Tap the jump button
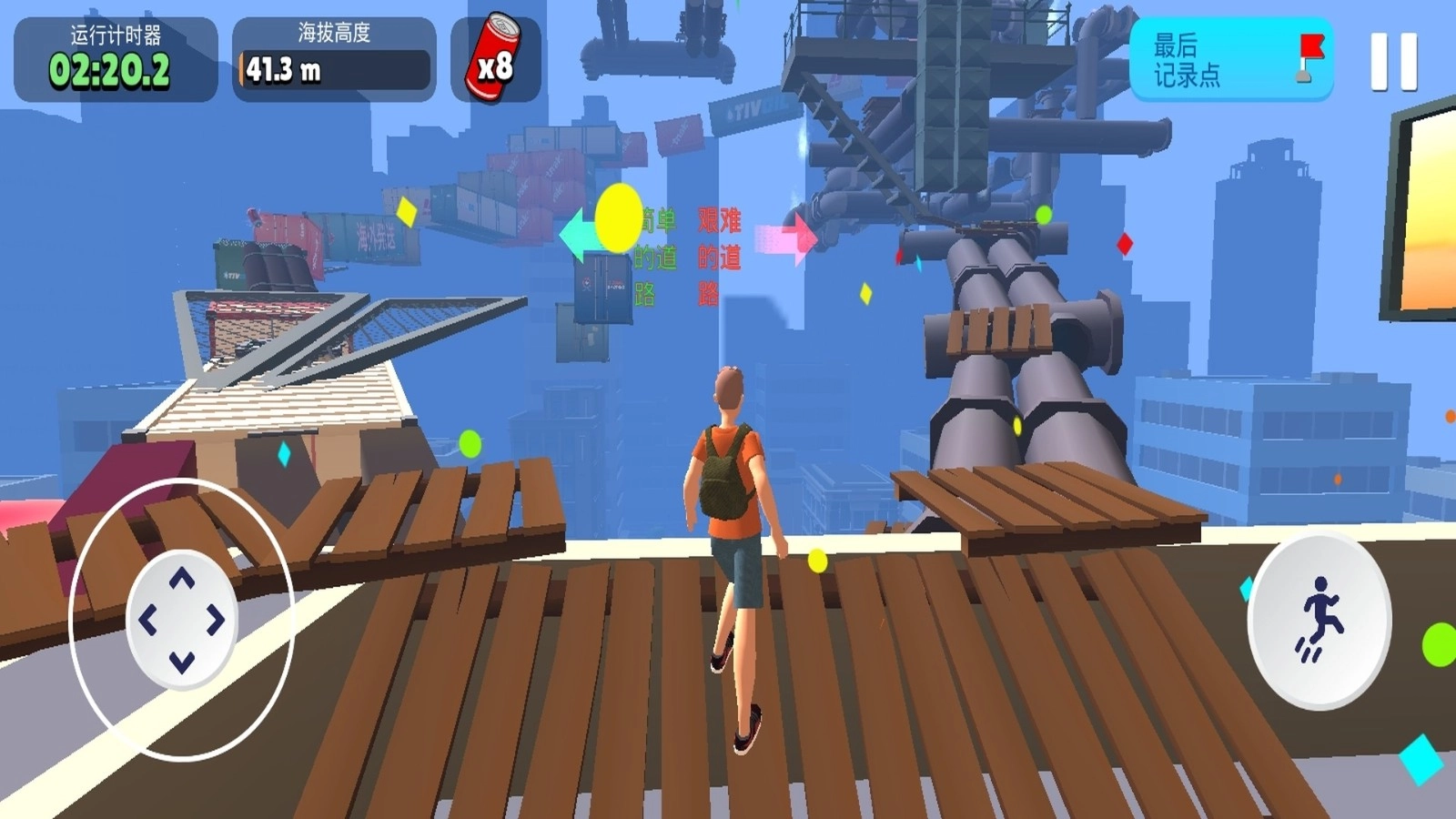 point(1319,621)
